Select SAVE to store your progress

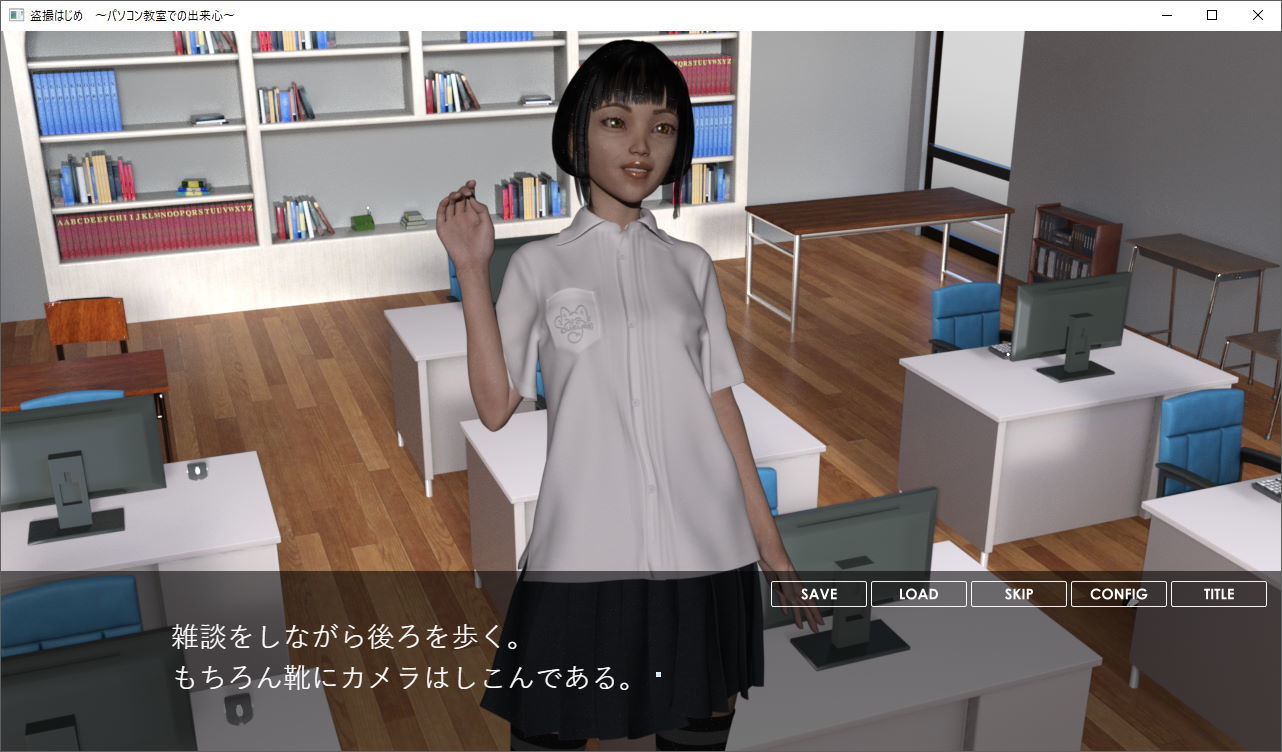click(817, 594)
